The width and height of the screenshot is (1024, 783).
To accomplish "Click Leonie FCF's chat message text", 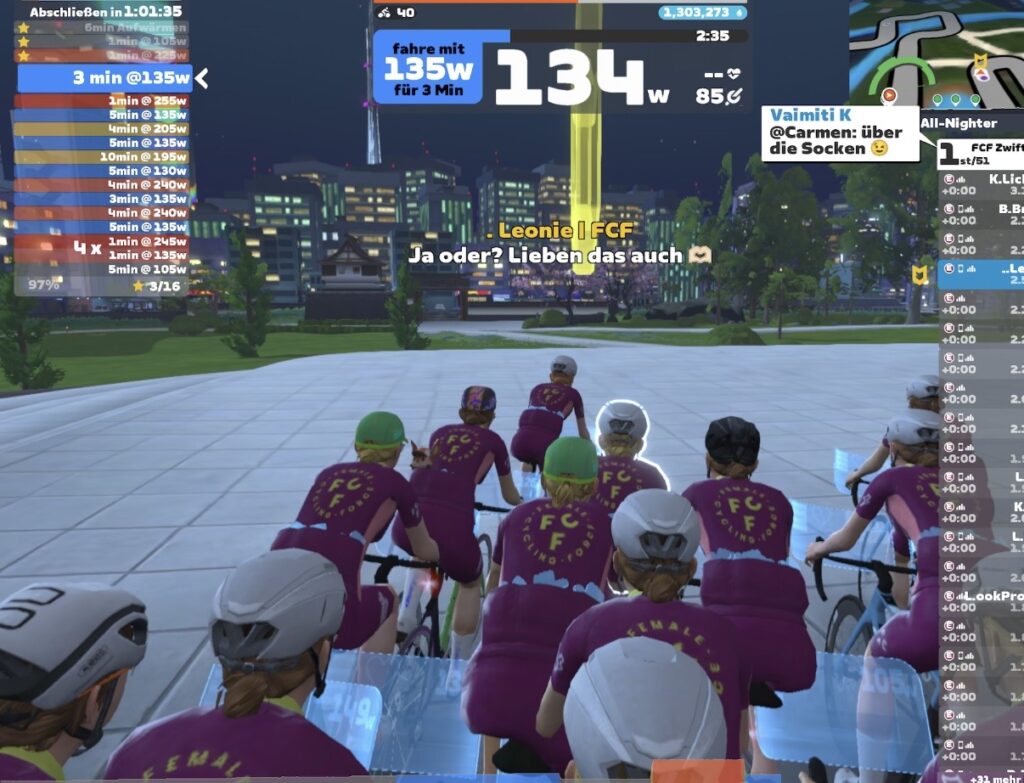I will tap(559, 255).
